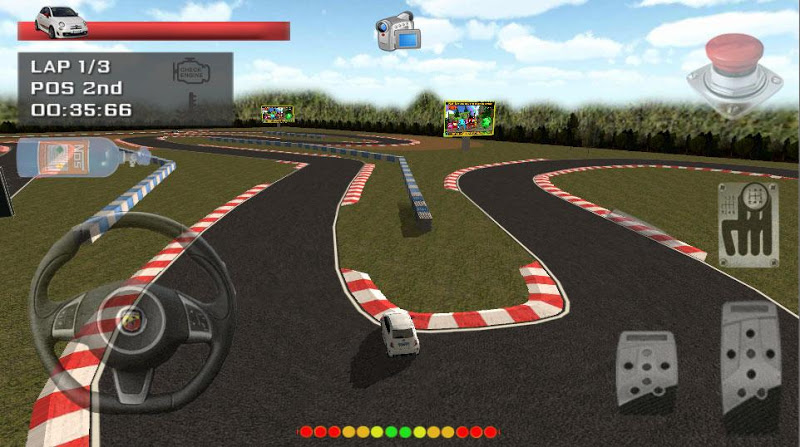800x447 pixels.
Task: Shift gear using the gear shifter icon
Action: 748,224
